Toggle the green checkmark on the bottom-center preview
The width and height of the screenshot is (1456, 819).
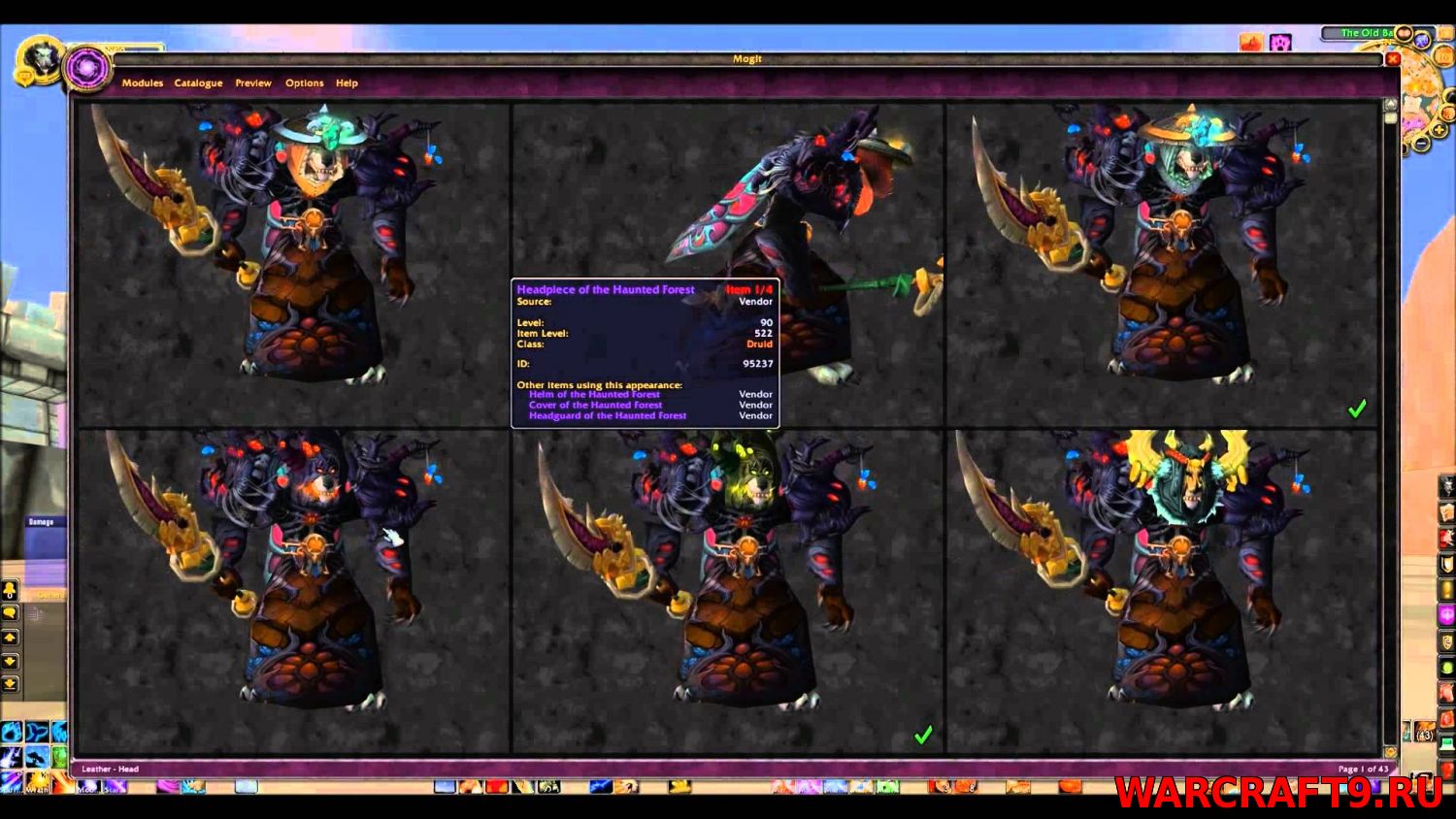(923, 735)
